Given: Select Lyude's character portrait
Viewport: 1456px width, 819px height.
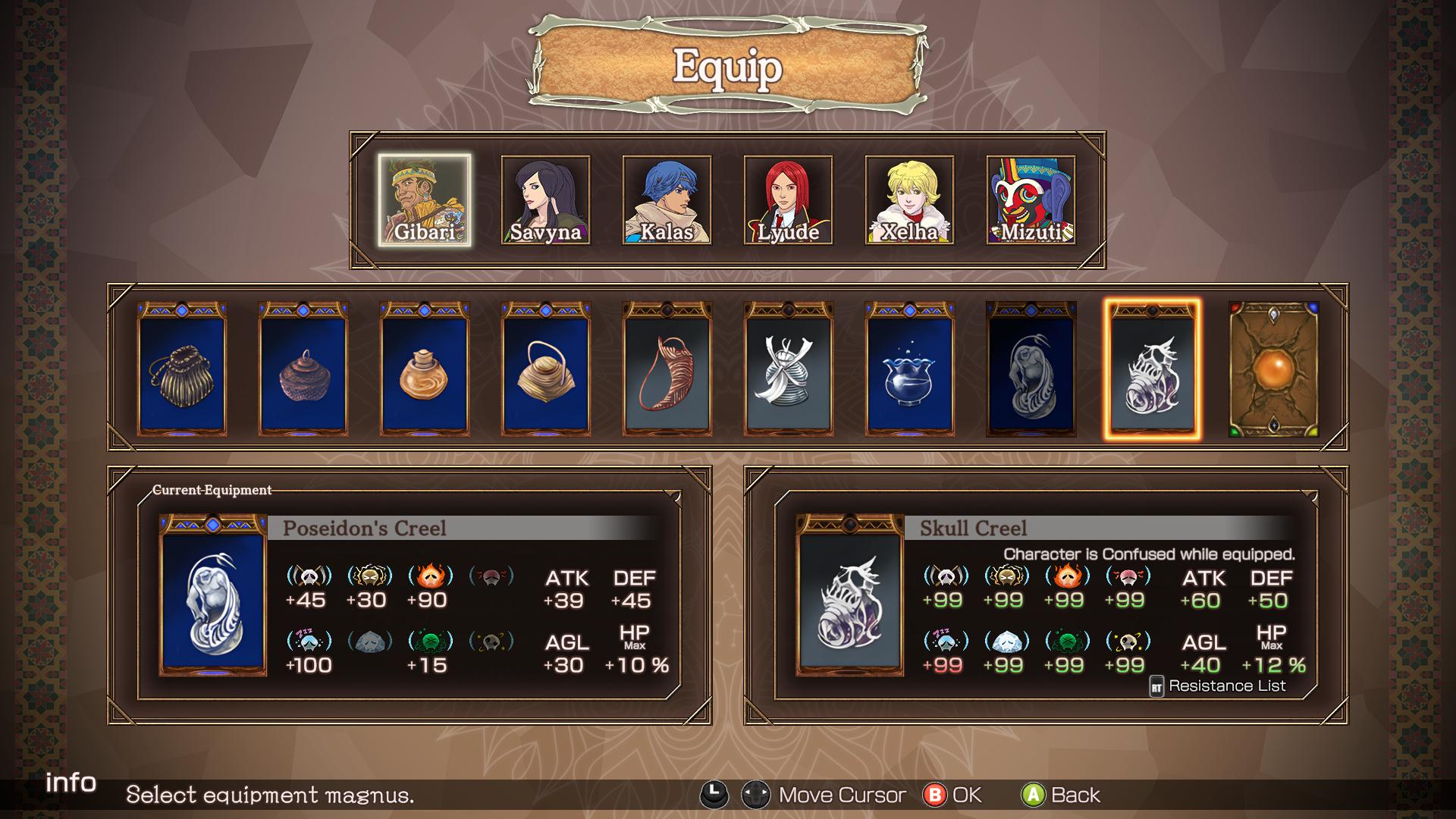Looking at the screenshot, I should coord(788,200).
